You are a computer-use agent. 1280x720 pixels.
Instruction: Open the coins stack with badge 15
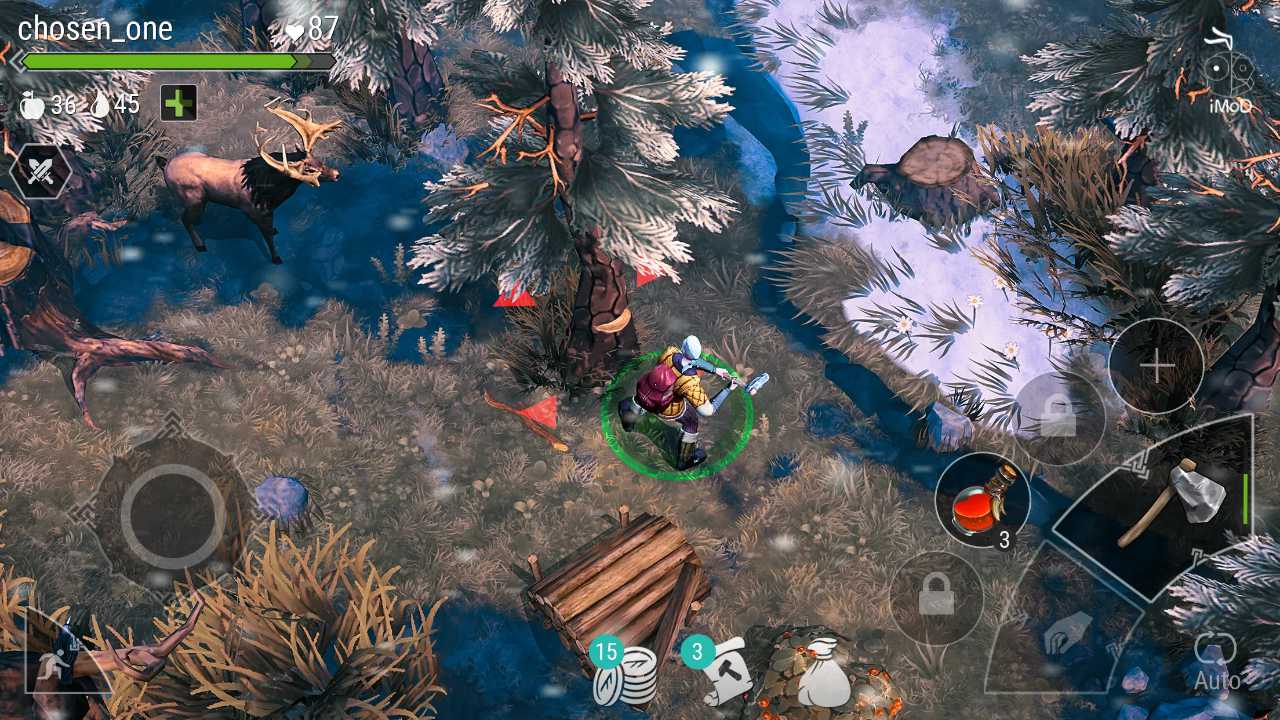click(x=625, y=676)
